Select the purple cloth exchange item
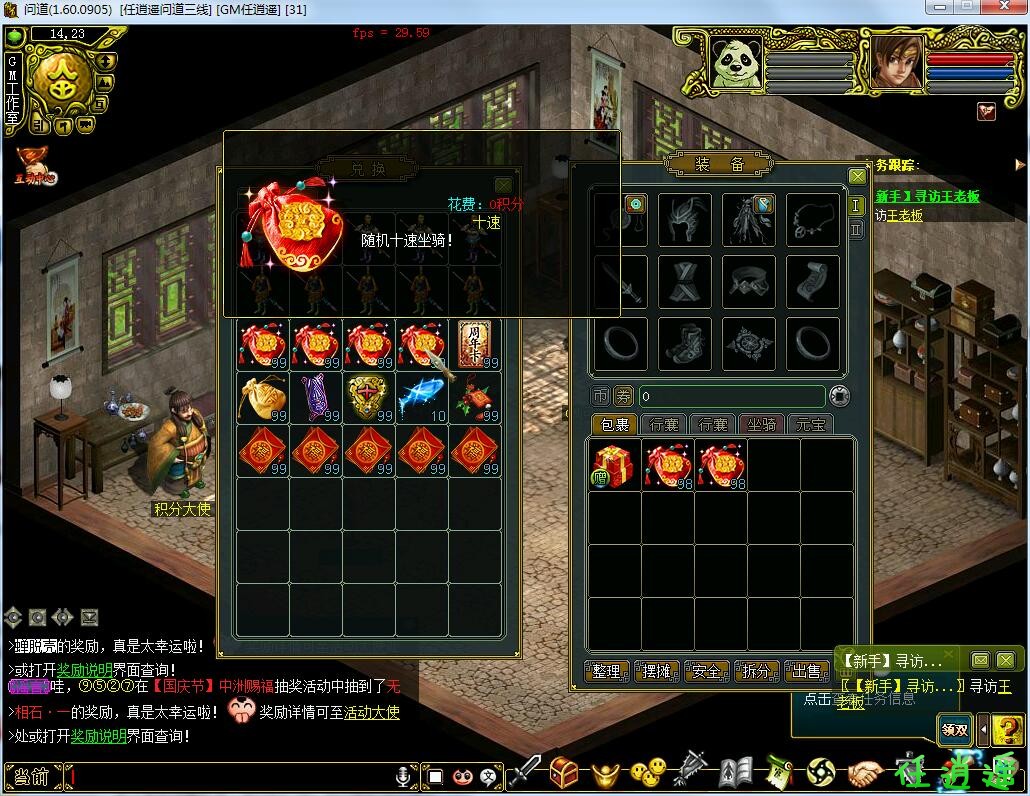 315,396
